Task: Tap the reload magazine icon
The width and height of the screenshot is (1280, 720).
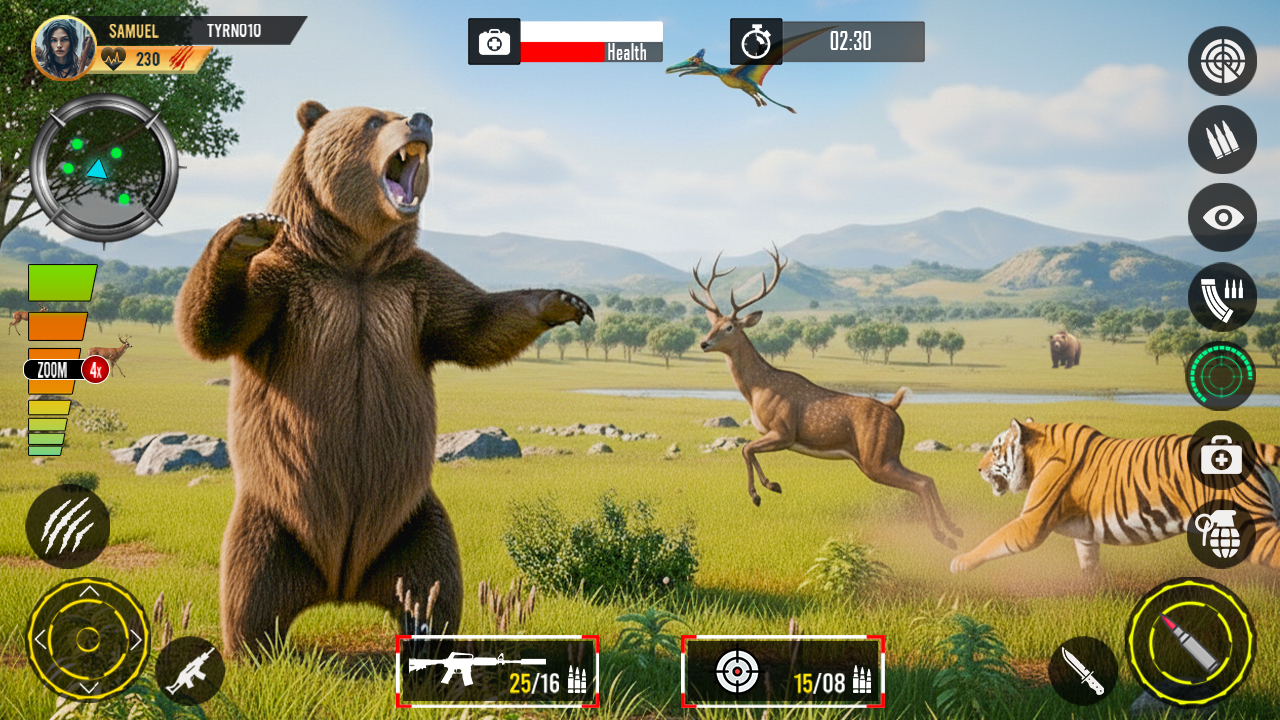Action: pyautogui.click(x=1222, y=297)
